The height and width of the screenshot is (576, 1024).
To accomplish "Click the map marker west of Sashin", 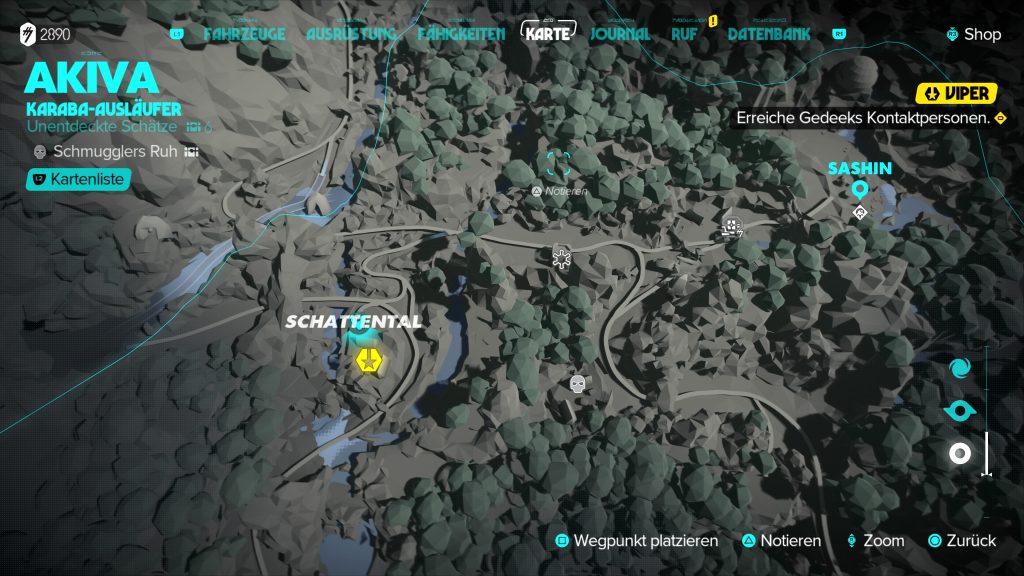I will coord(733,228).
